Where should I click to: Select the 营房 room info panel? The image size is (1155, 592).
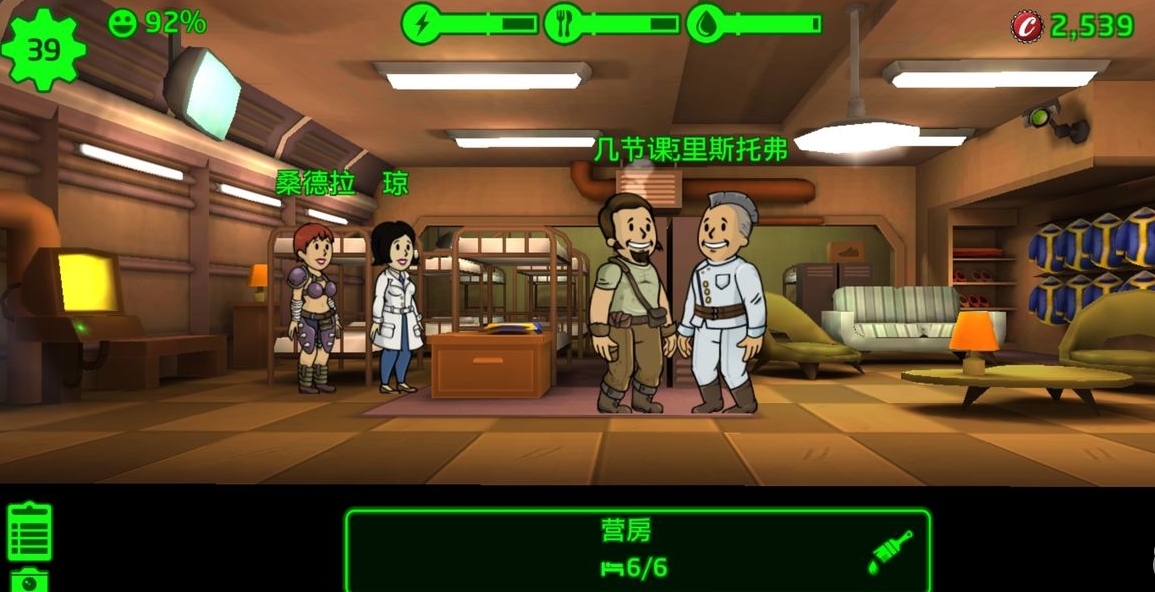point(637,549)
